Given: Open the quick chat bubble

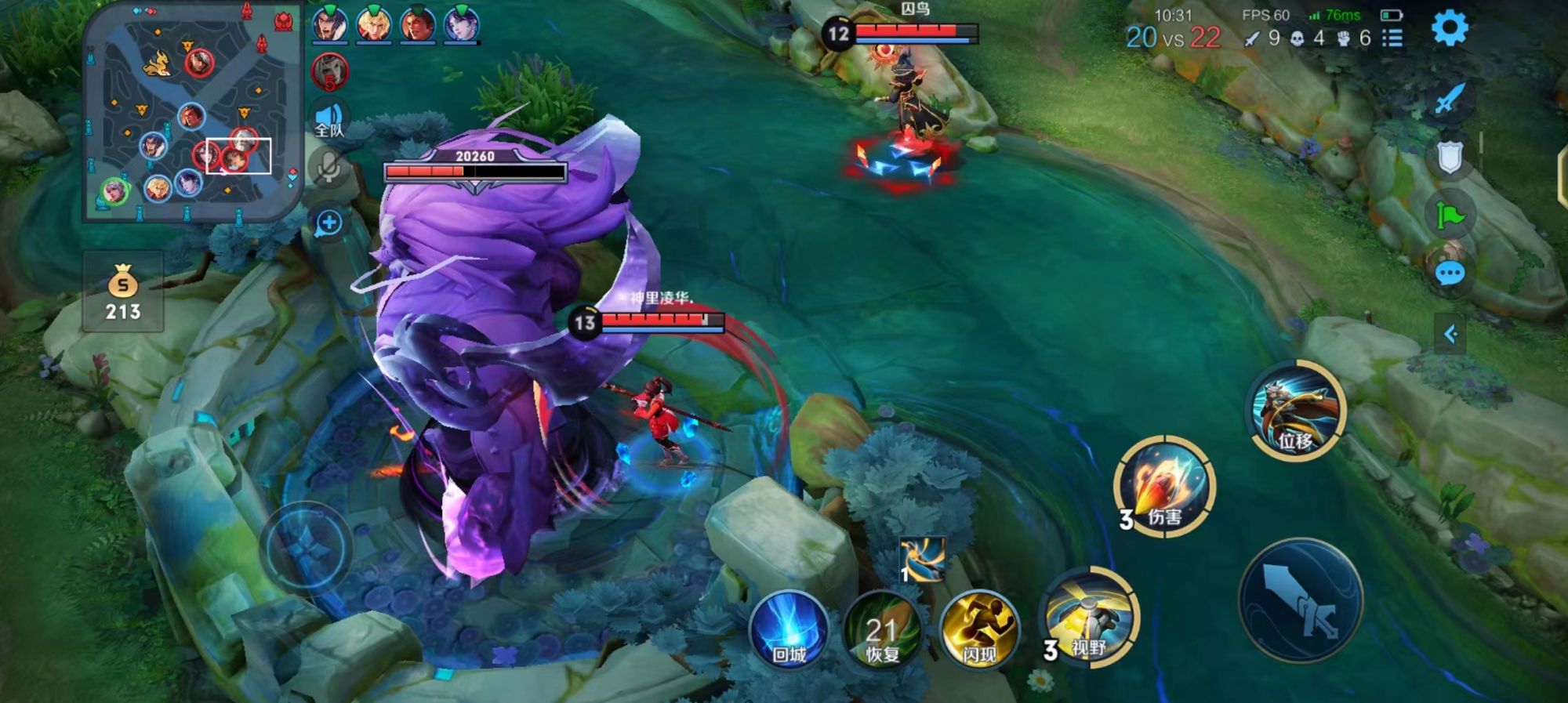Looking at the screenshot, I should click(1449, 274).
